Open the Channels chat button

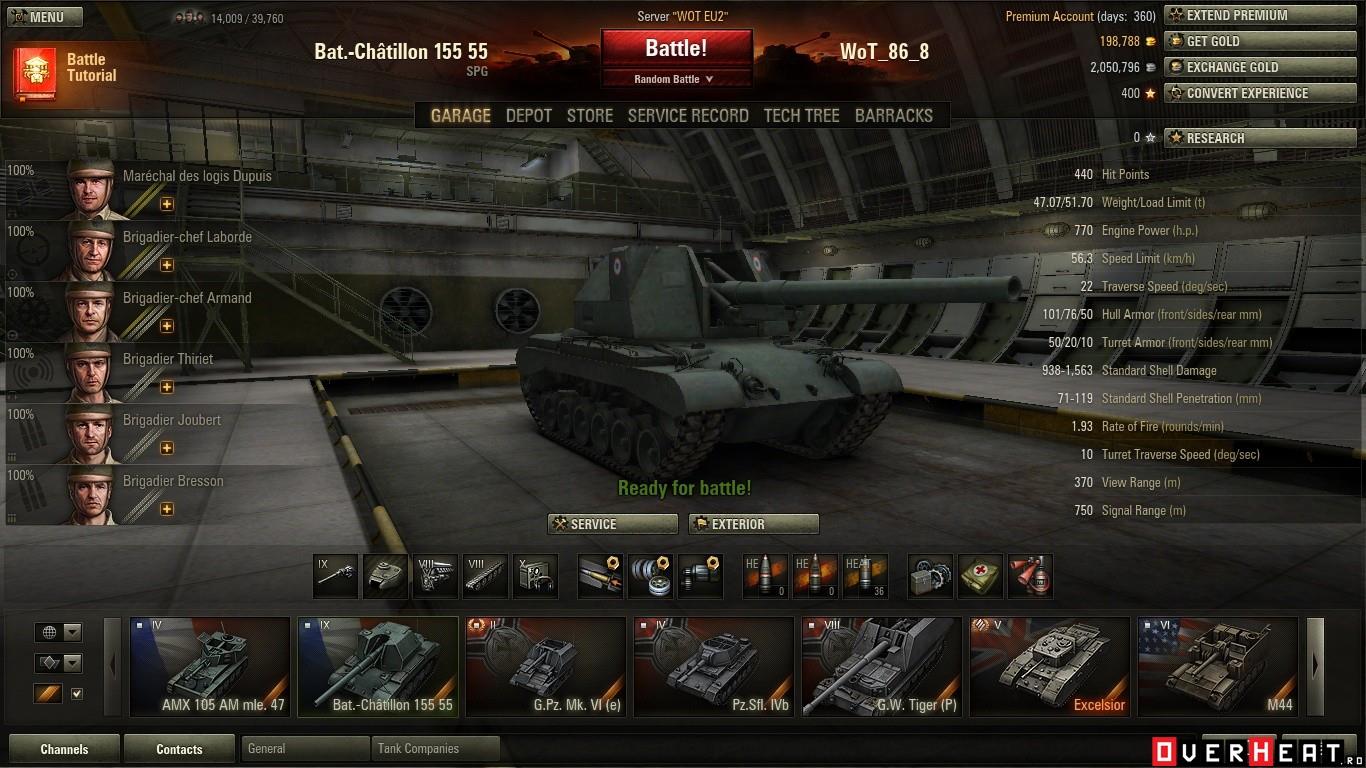pos(64,749)
